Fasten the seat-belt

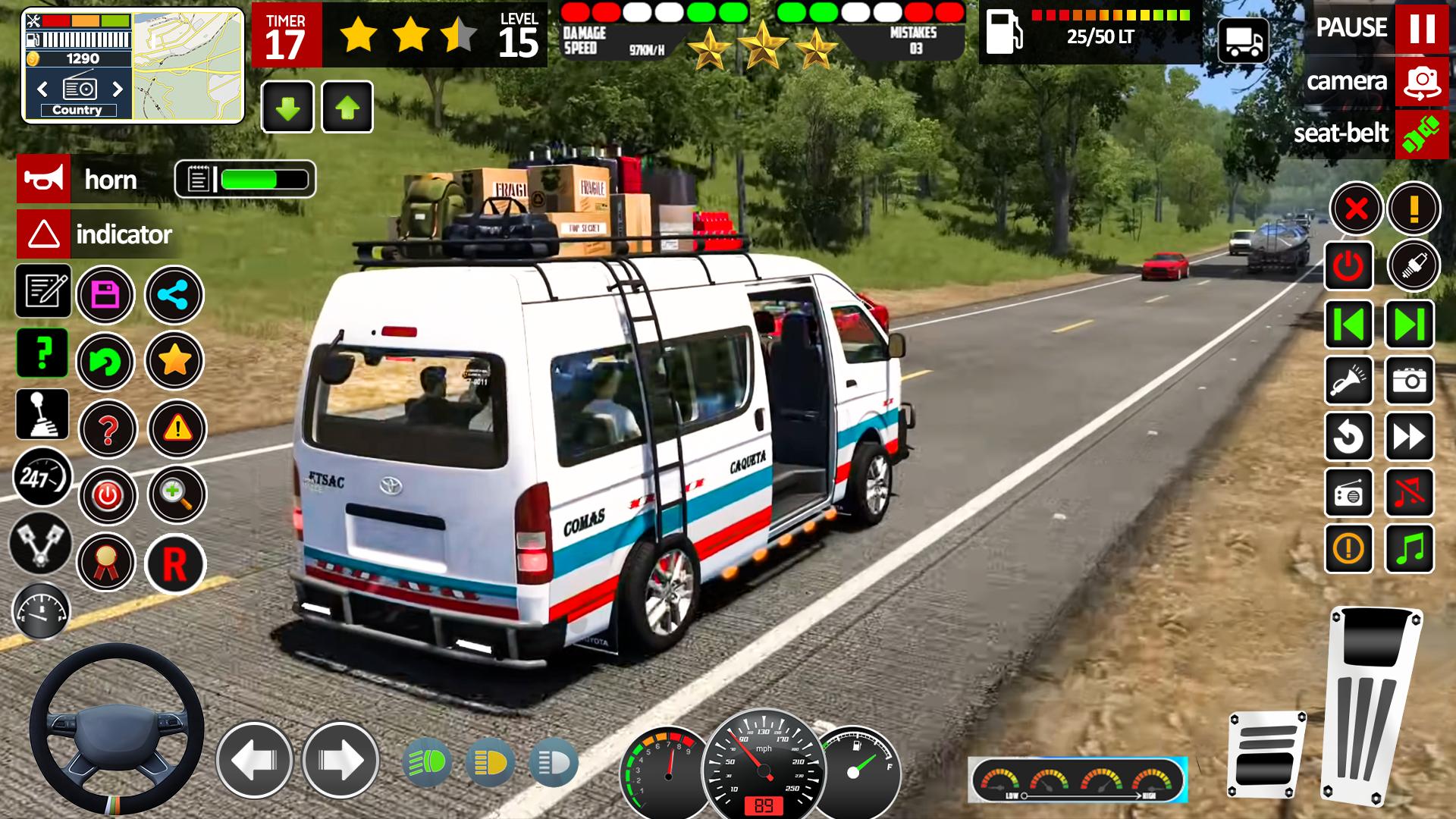[x=1421, y=134]
